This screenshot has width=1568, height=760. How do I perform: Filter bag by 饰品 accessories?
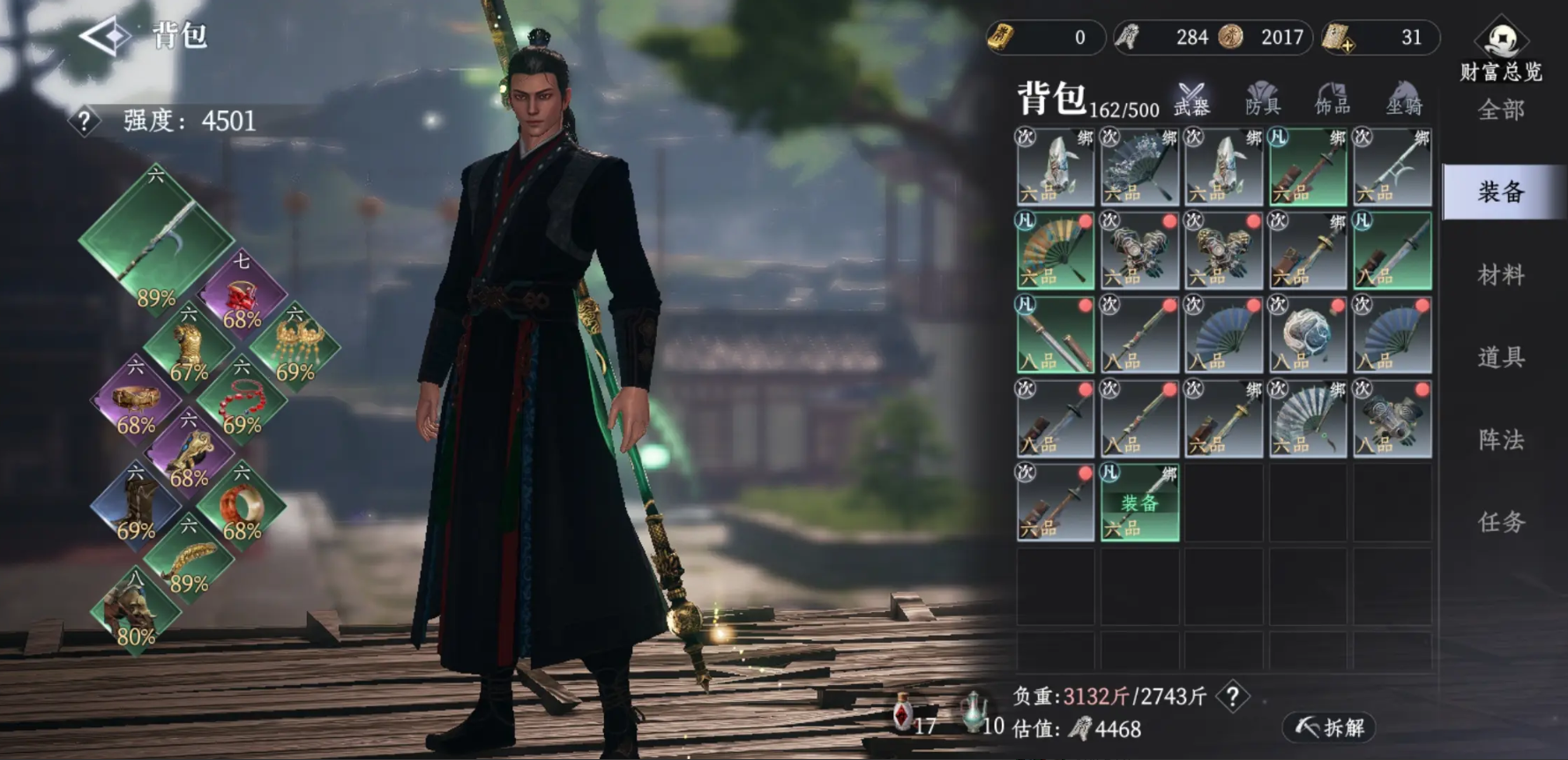(1332, 99)
